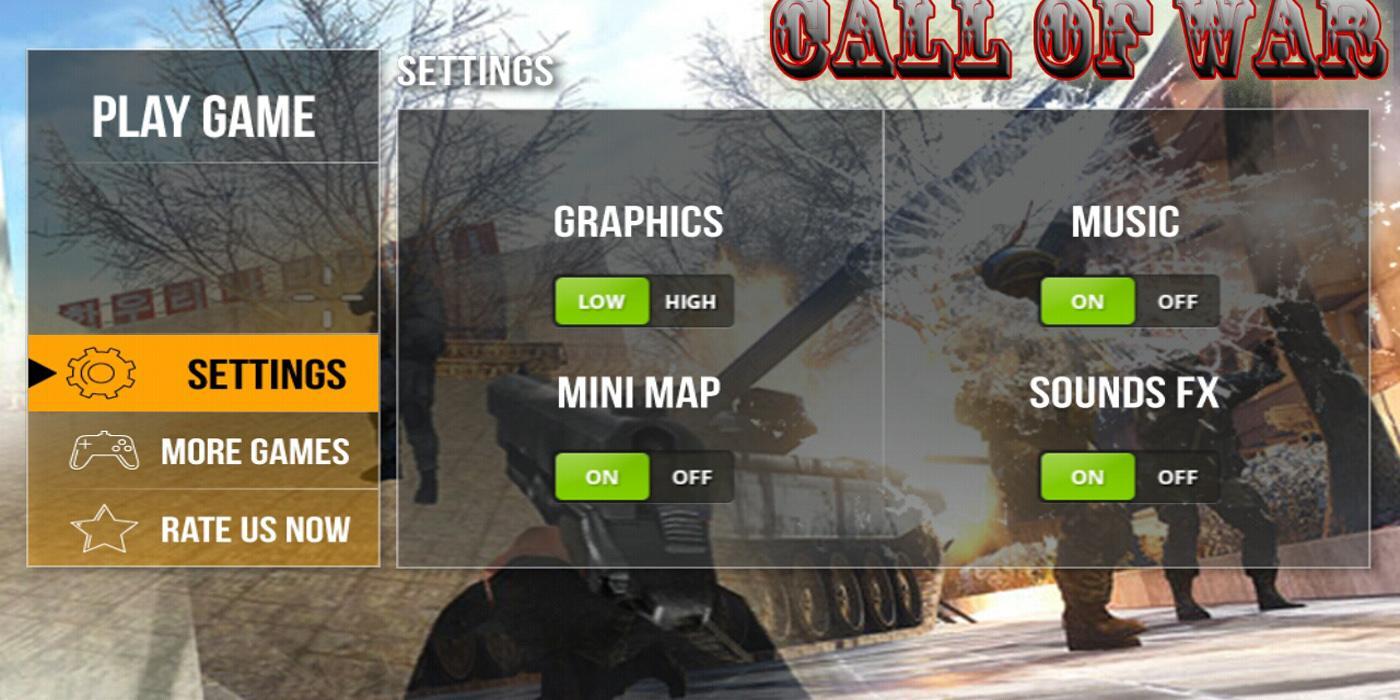Enable Music with the On button
This screenshot has height=700, width=1400.
[x=1087, y=302]
